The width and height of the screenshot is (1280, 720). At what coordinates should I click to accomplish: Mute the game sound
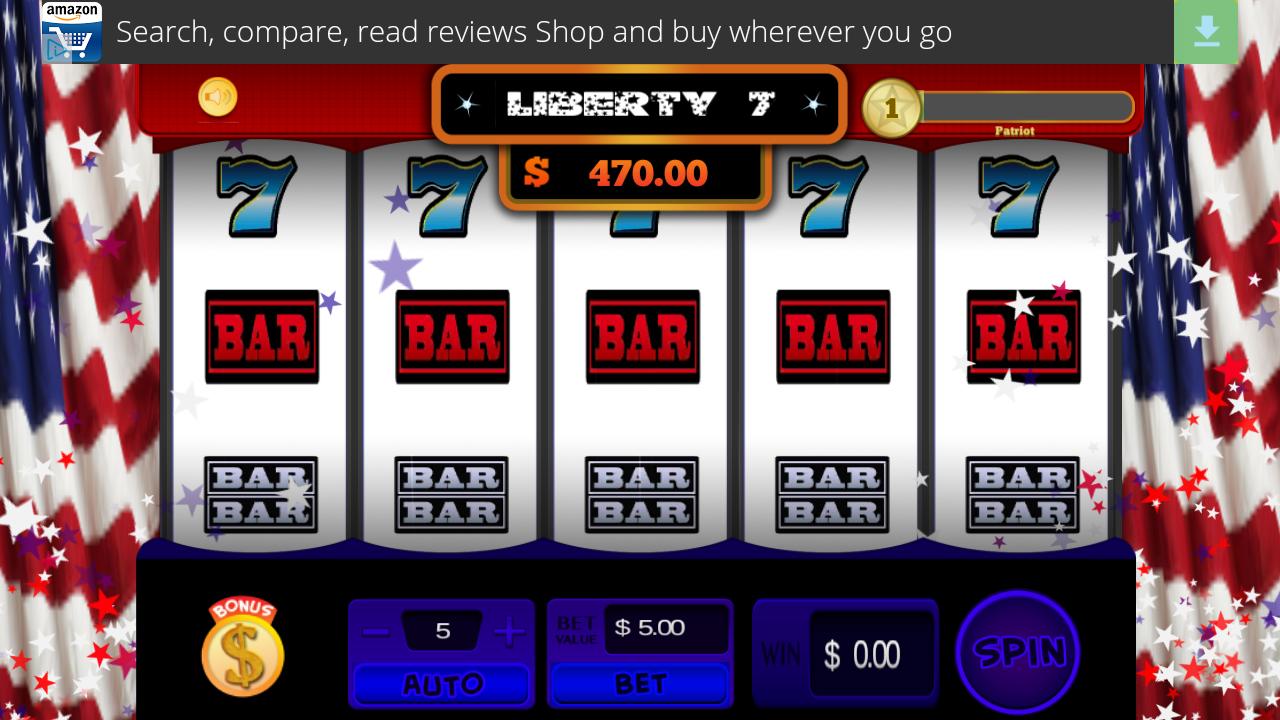pos(217,97)
